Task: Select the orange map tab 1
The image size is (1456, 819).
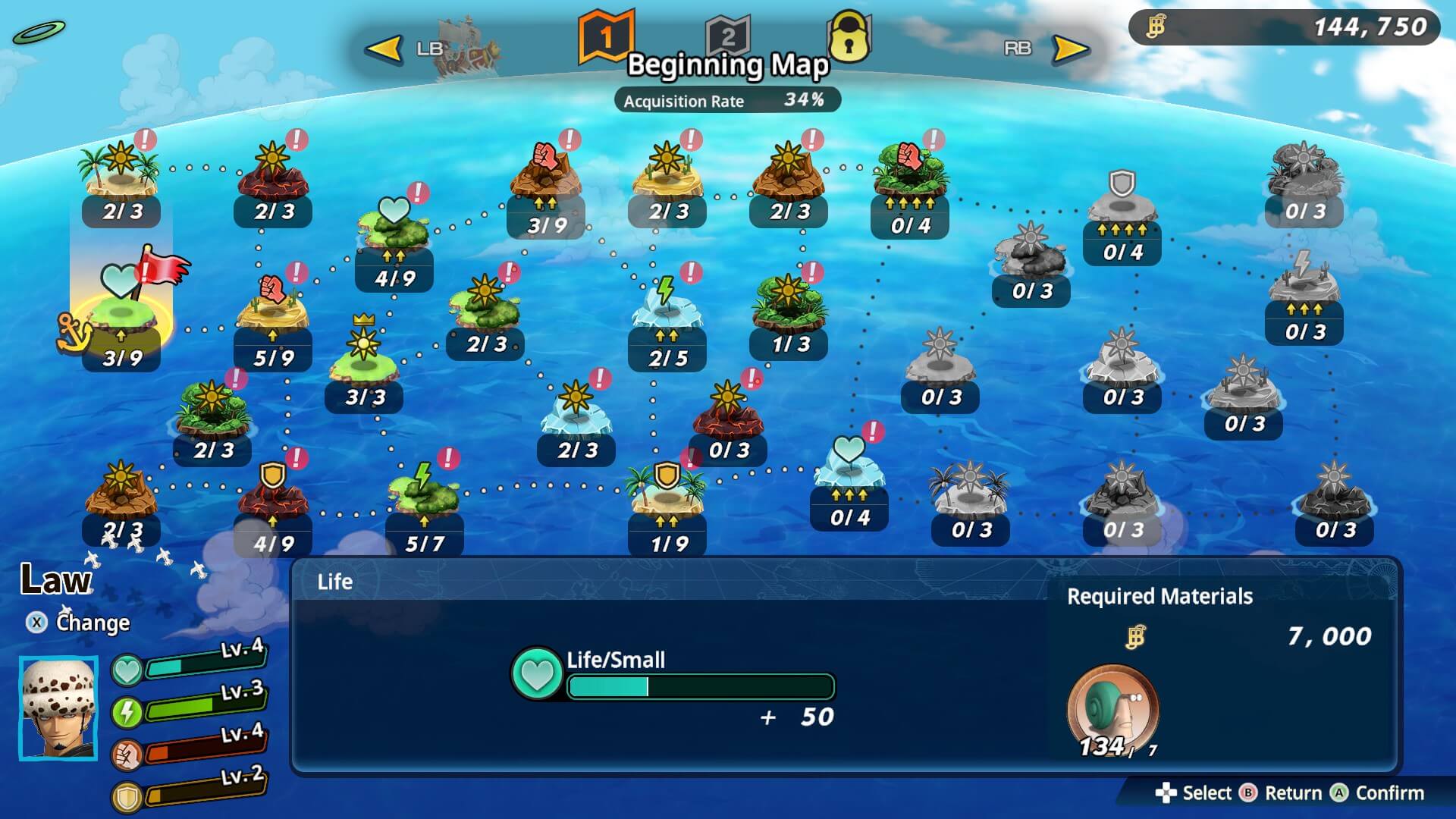Action: click(x=605, y=36)
